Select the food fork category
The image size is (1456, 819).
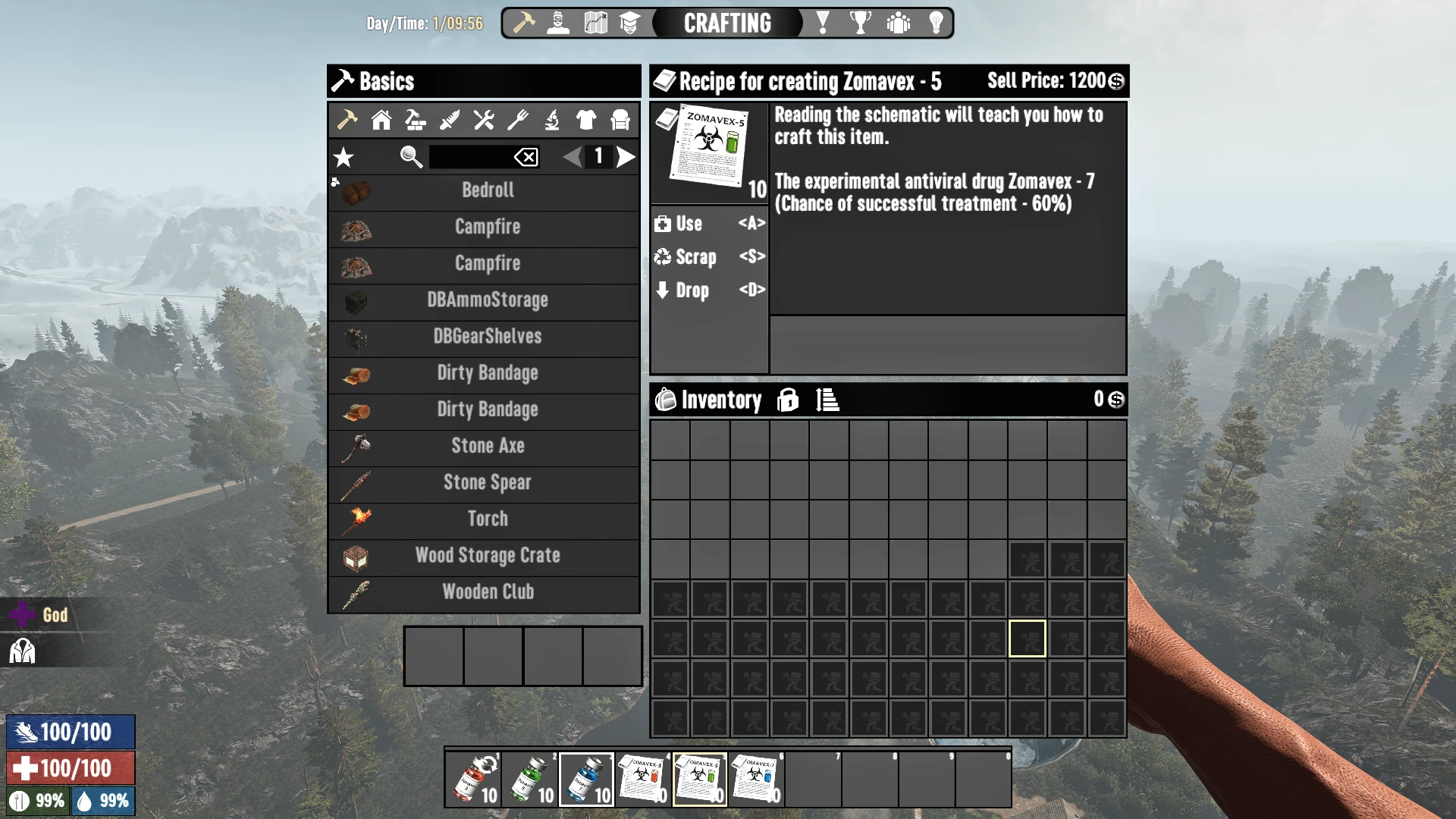[518, 120]
